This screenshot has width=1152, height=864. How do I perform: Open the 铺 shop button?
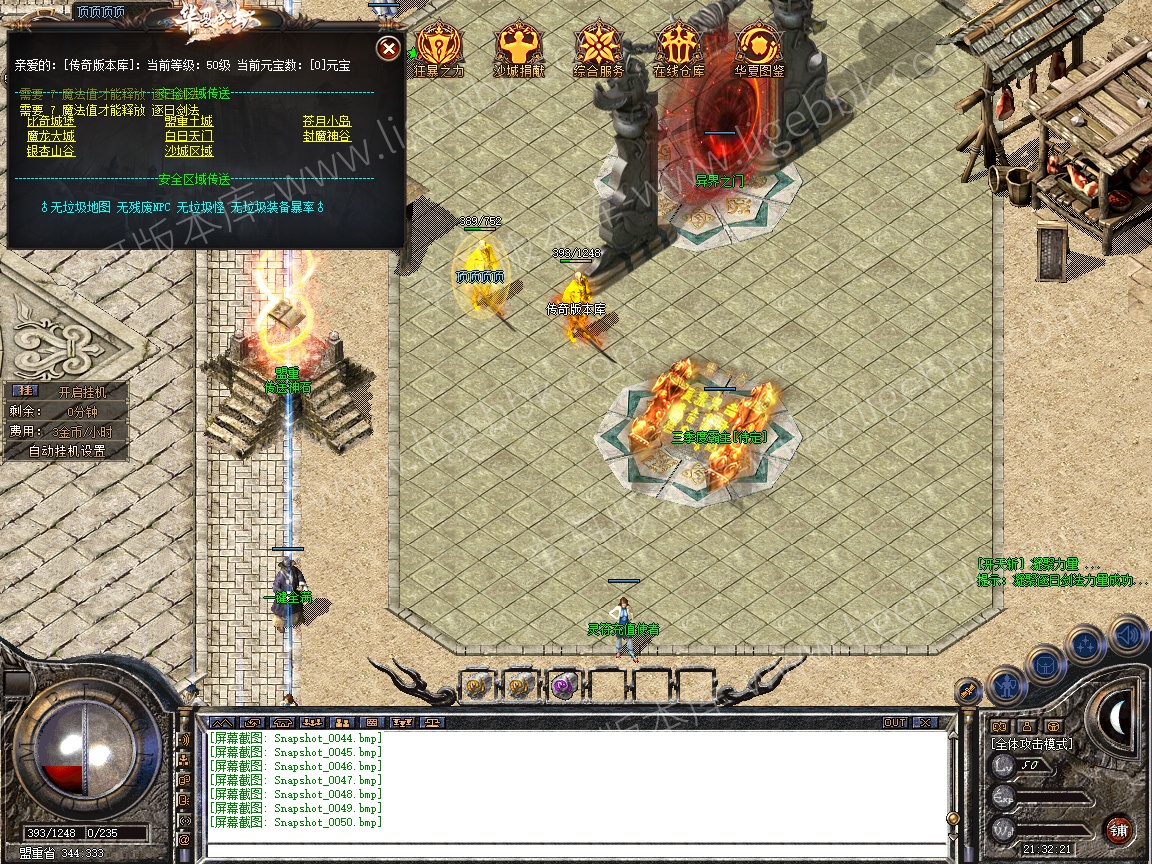point(1118,829)
